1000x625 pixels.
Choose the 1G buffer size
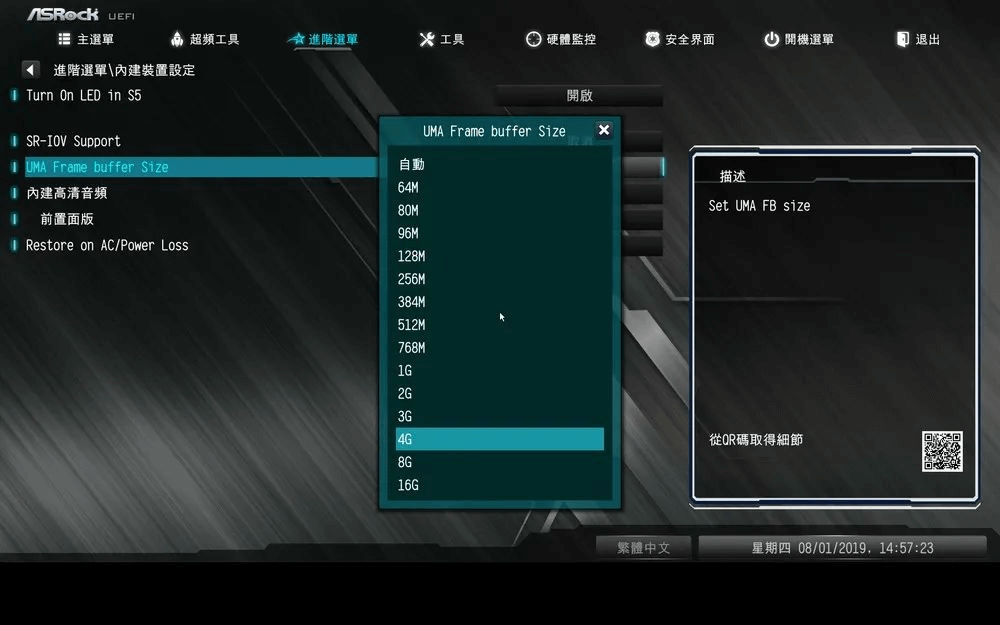(405, 371)
